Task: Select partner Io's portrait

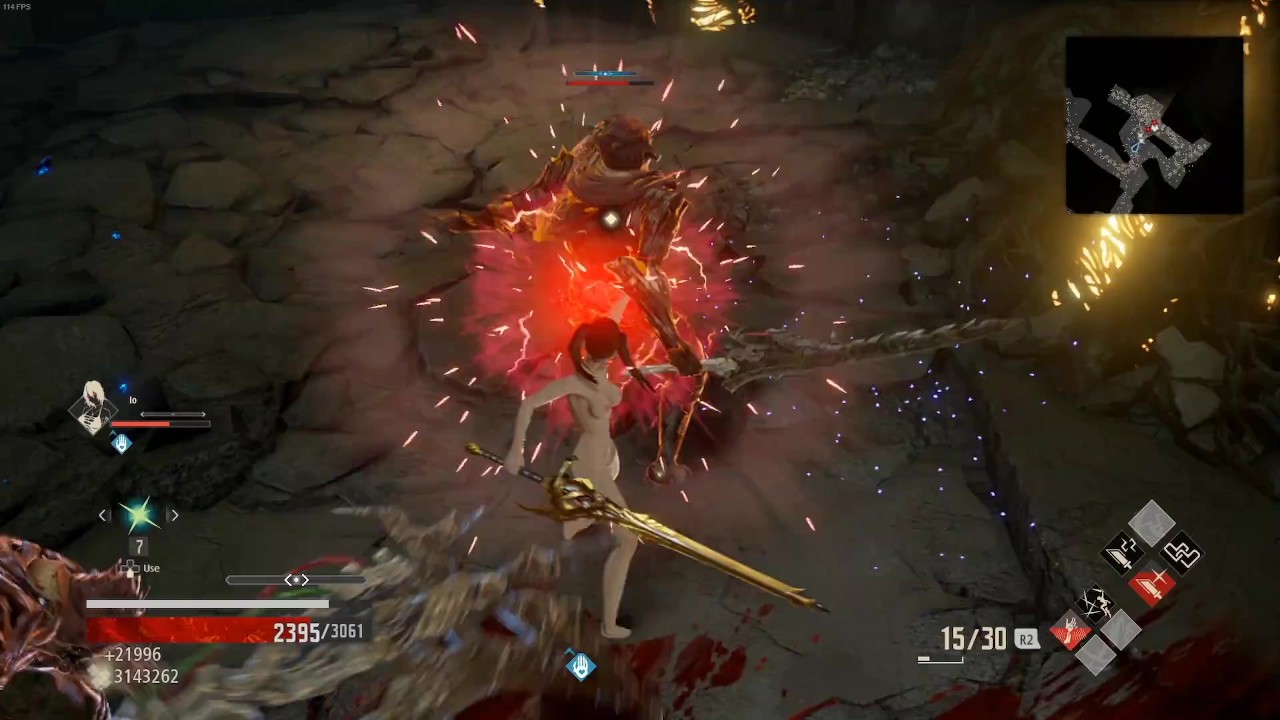Action: pyautogui.click(x=92, y=408)
